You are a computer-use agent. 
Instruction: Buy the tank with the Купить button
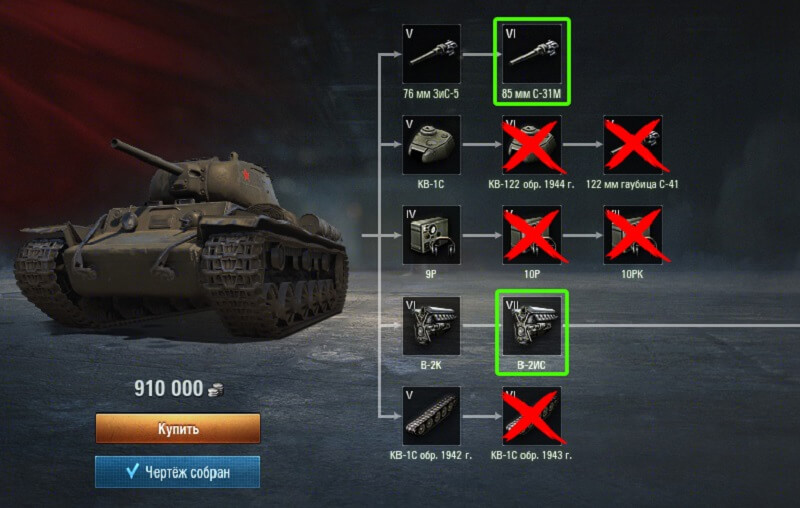coord(178,429)
